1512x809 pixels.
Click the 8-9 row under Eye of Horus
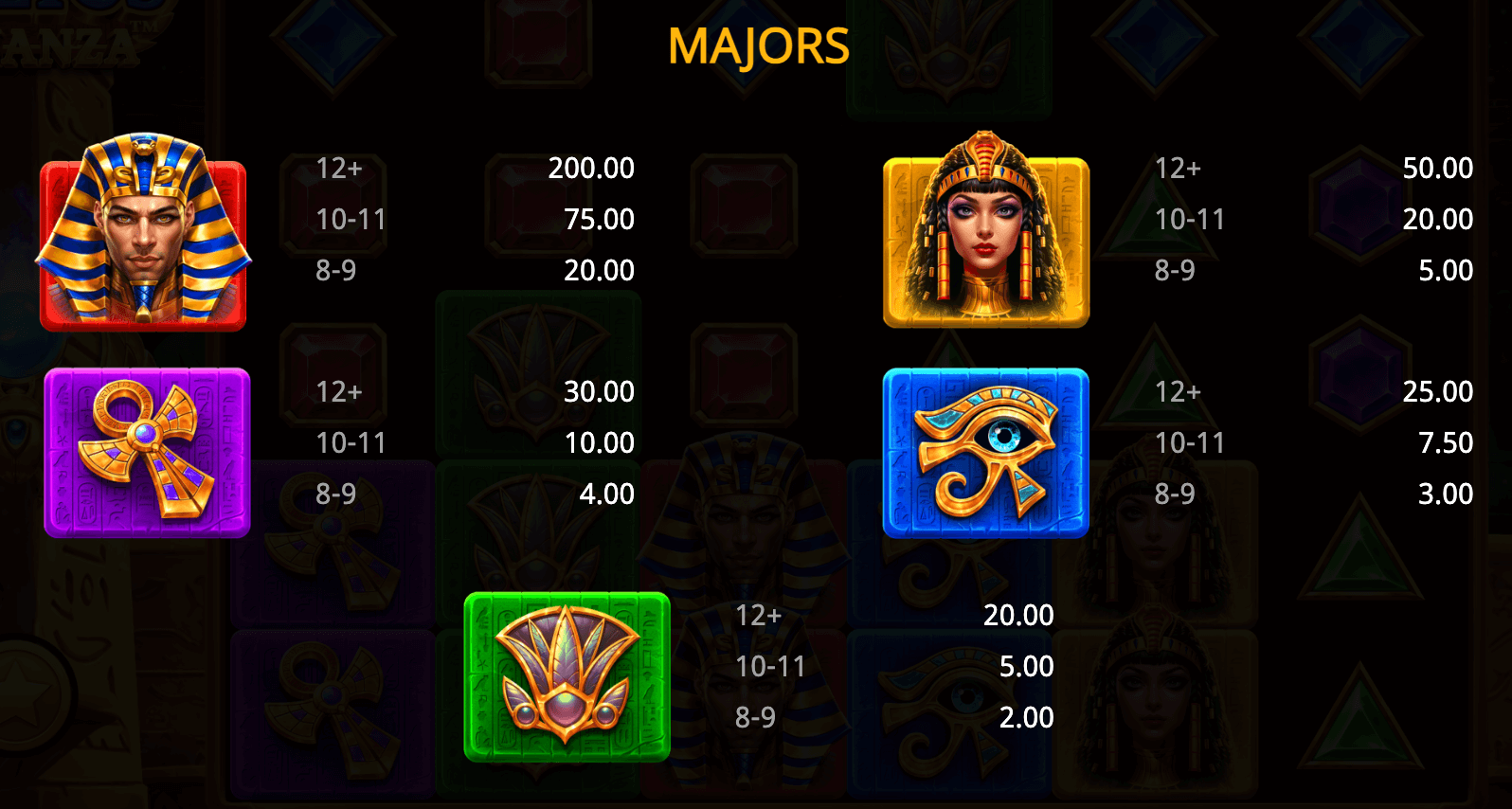pyautogui.click(x=1175, y=494)
